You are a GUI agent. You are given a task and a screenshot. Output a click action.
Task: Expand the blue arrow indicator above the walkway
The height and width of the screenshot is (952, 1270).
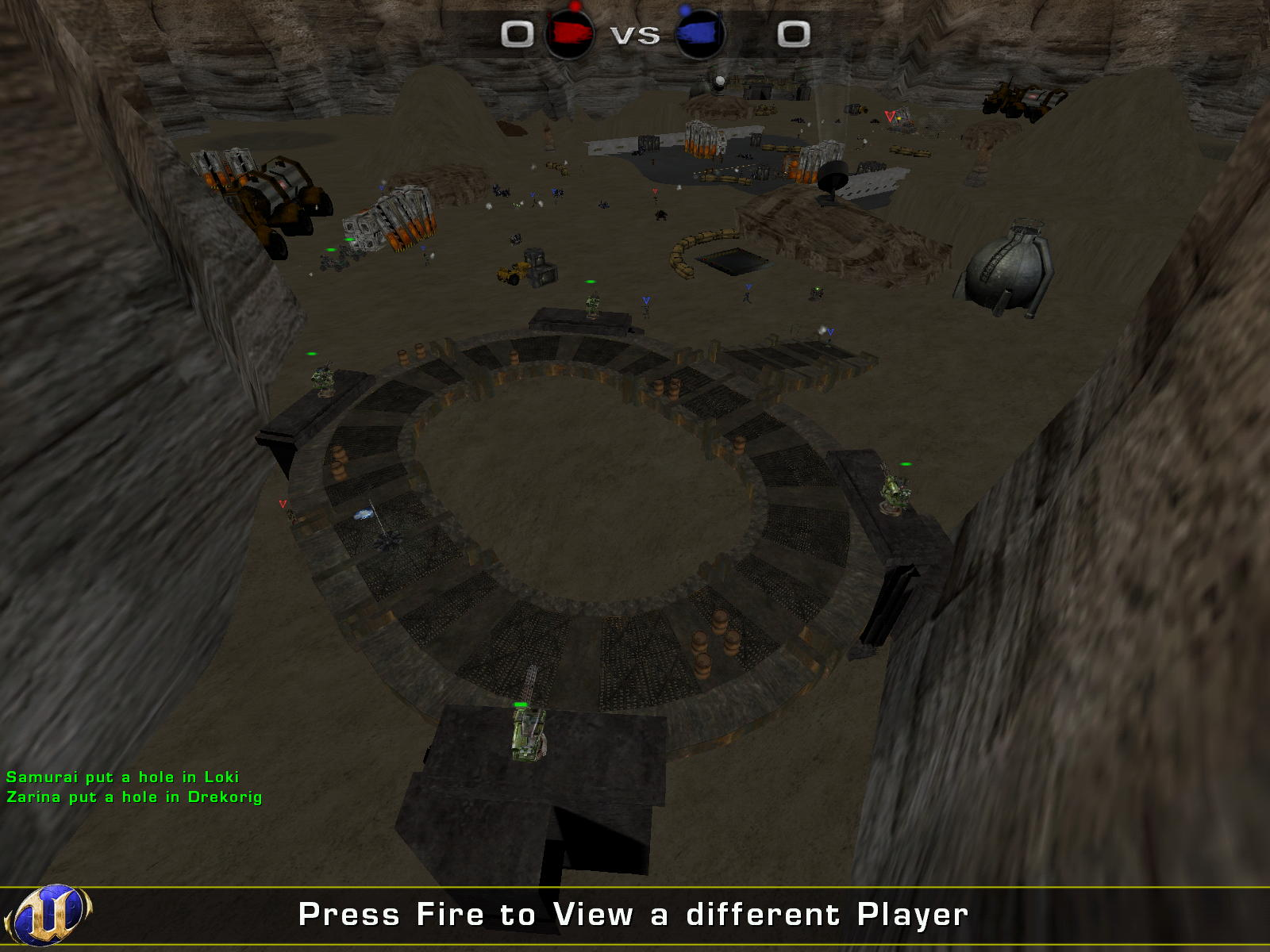click(x=647, y=301)
